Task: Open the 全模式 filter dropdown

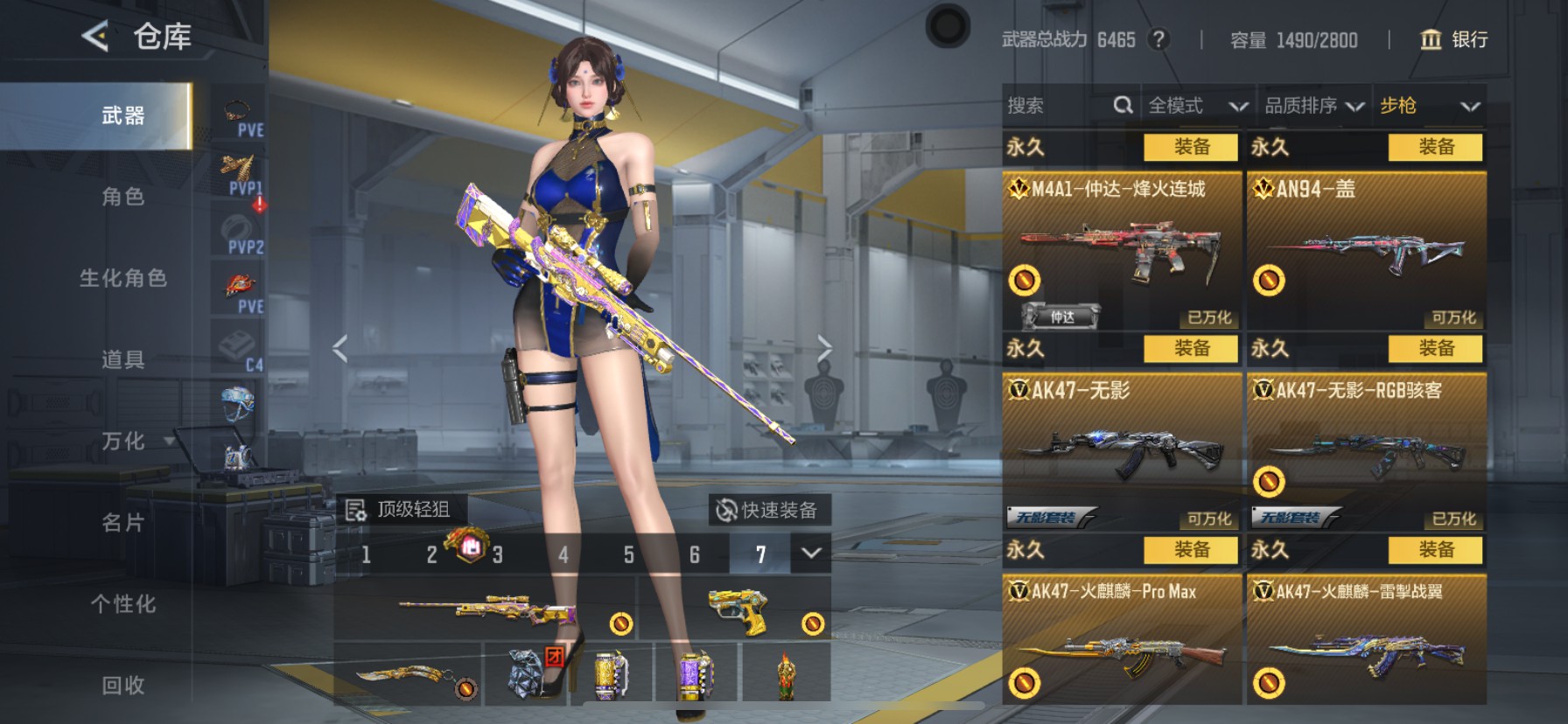Action: tap(1195, 105)
